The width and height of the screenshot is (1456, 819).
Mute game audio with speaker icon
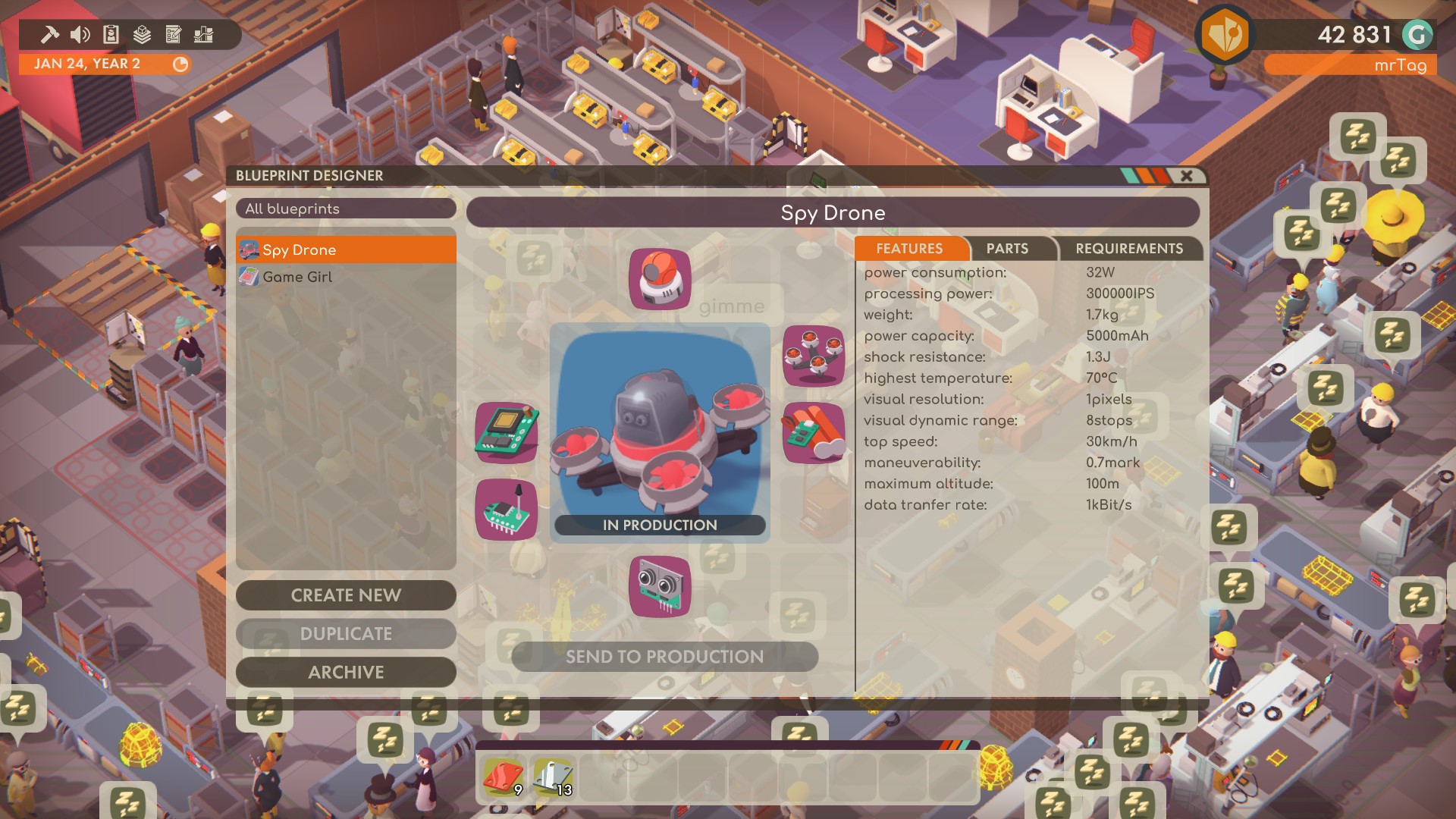[78, 33]
